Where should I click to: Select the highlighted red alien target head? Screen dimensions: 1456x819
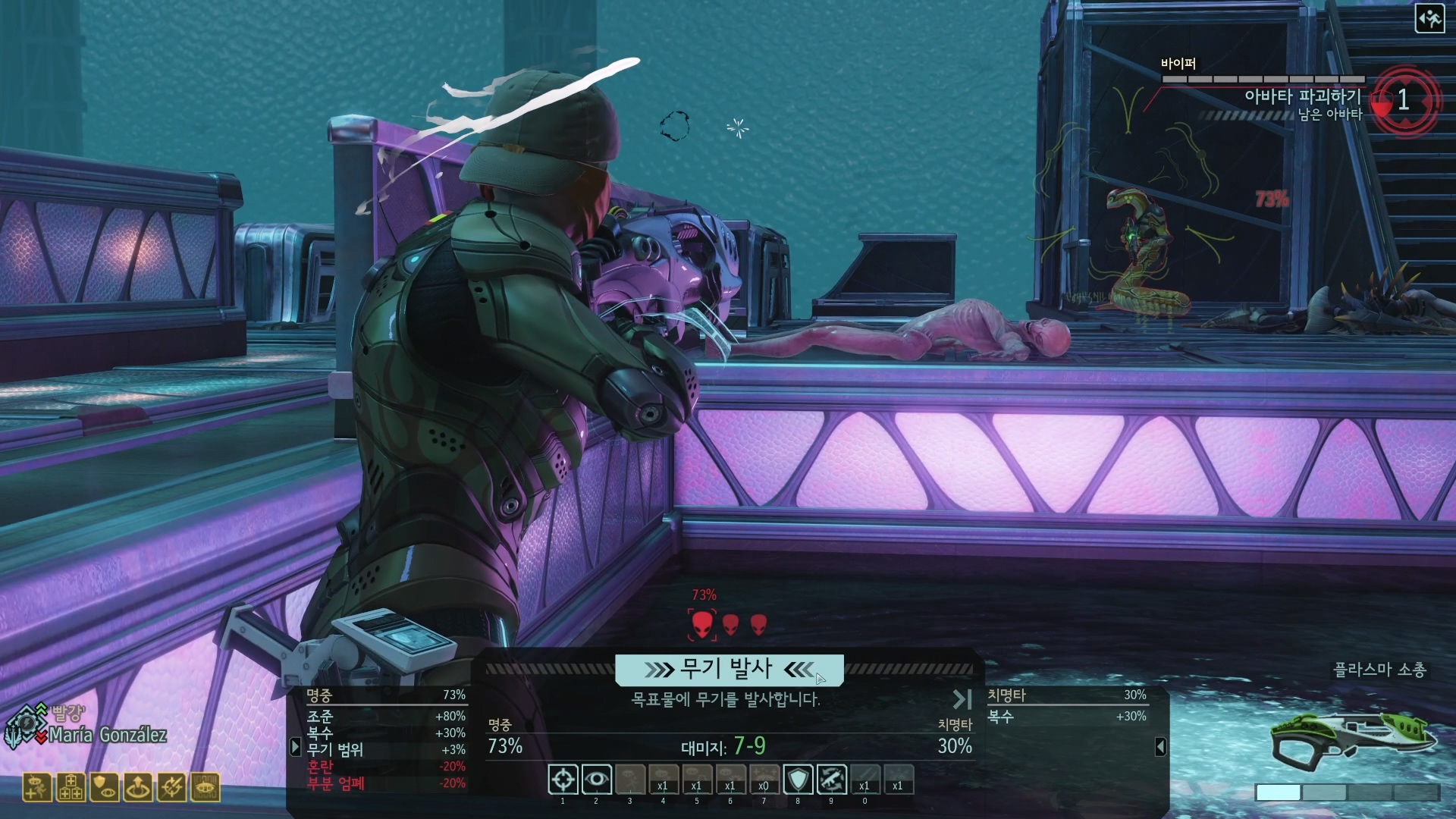coord(702,624)
